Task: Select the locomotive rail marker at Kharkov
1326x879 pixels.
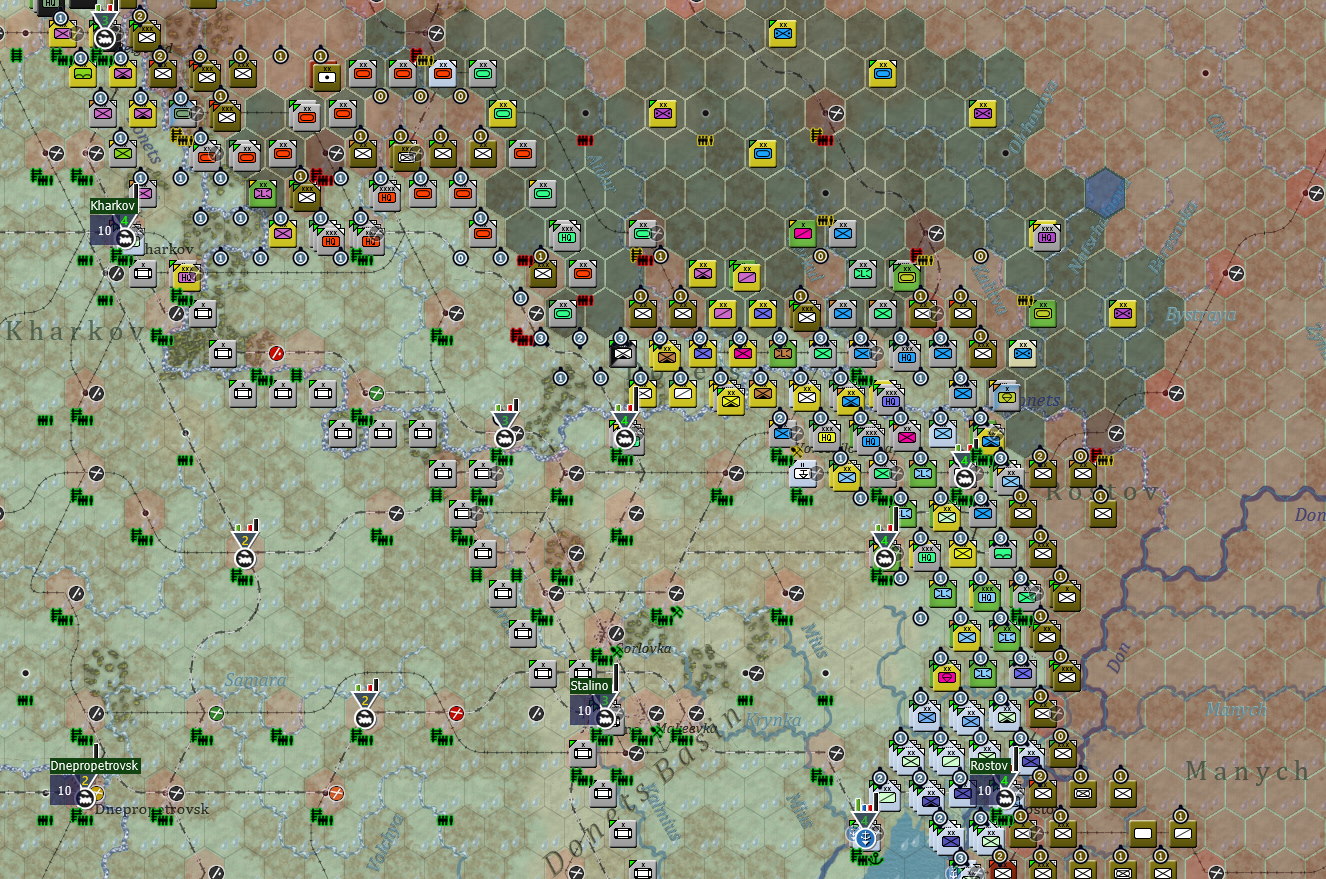Action: click(x=125, y=238)
